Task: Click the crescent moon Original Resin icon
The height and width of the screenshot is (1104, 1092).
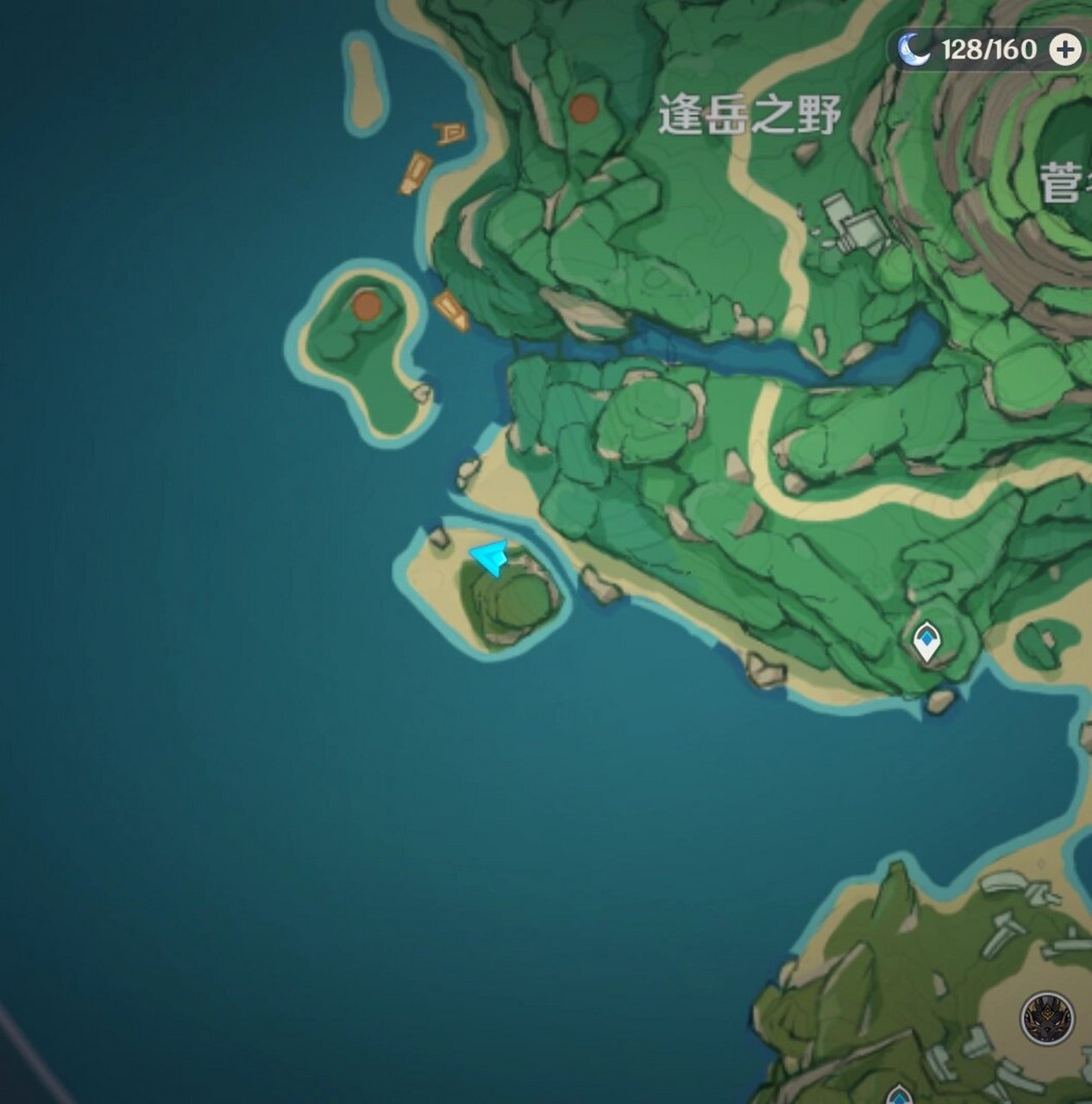Action: tap(913, 50)
